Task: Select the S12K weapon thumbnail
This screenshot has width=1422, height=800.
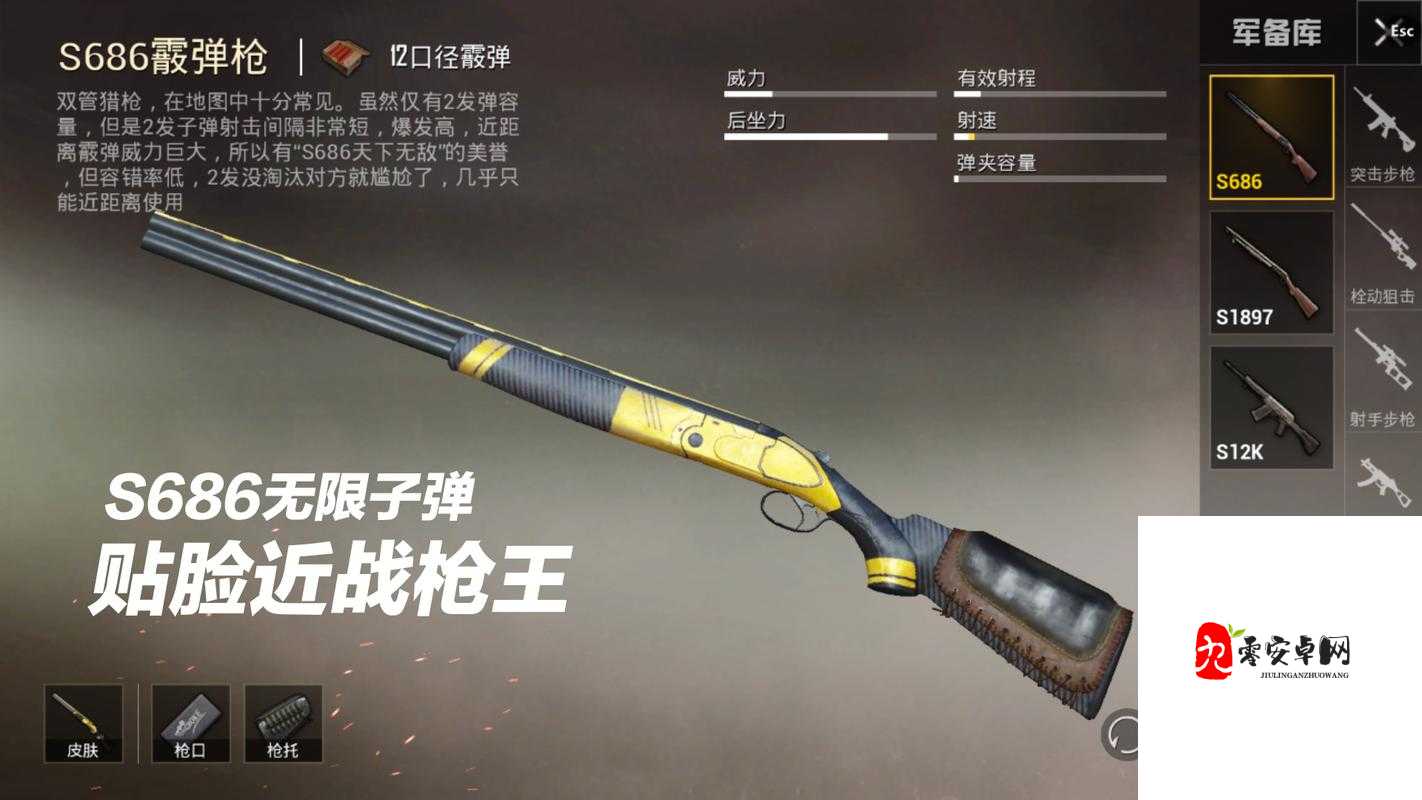Action: pos(1271,405)
